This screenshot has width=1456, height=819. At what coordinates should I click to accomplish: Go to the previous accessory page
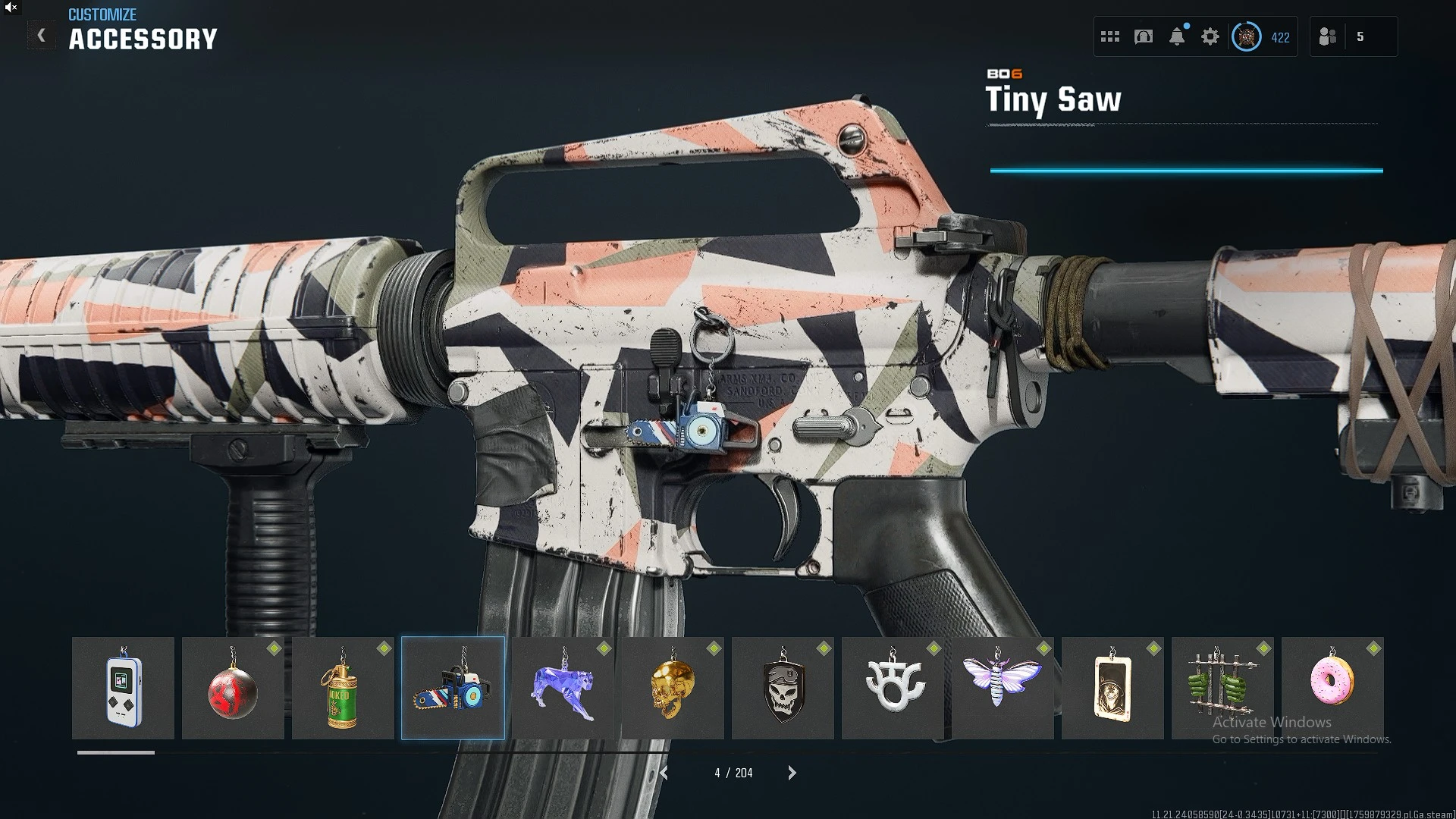[x=664, y=773]
